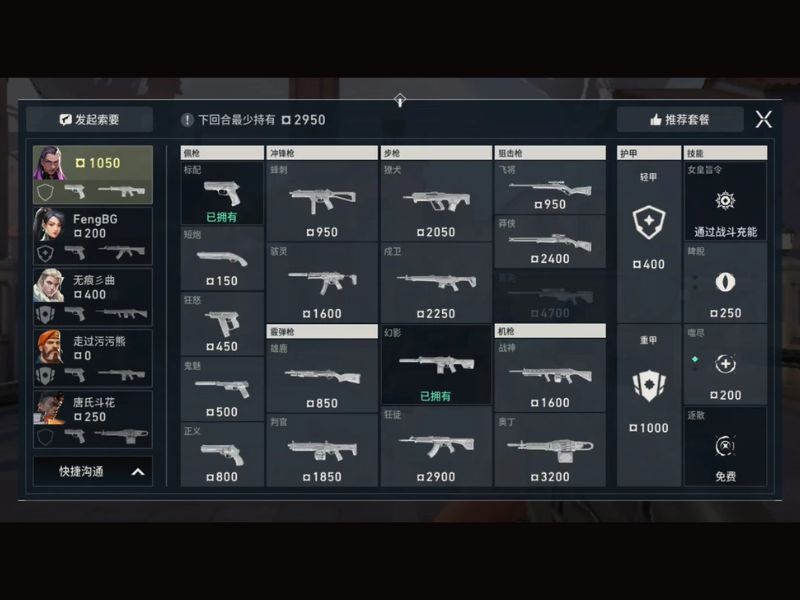Expand the 快捷沟通 quick chat panel
800x600 pixels.
pyautogui.click(x=92, y=471)
